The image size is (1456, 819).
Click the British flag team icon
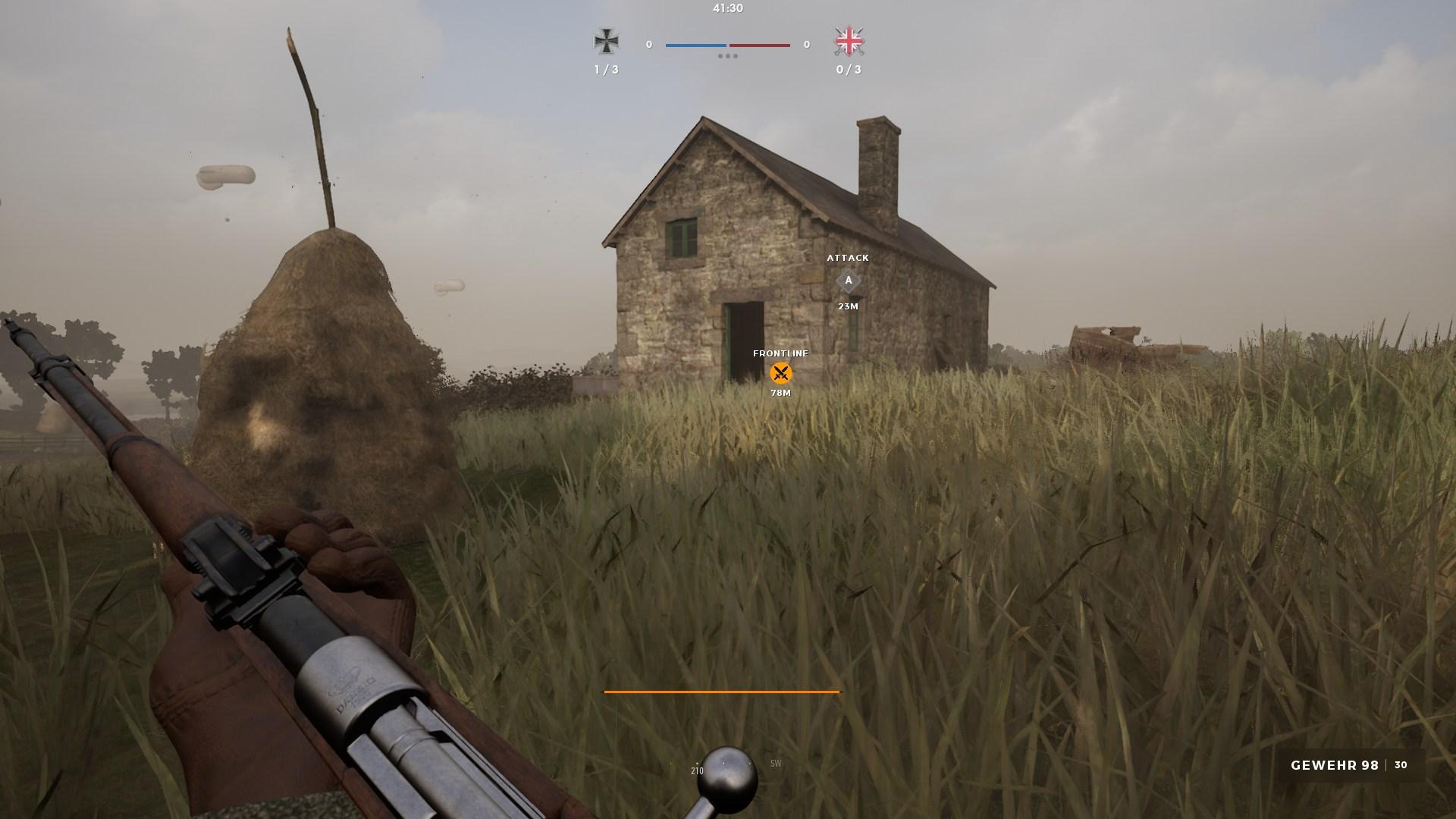pyautogui.click(x=849, y=42)
